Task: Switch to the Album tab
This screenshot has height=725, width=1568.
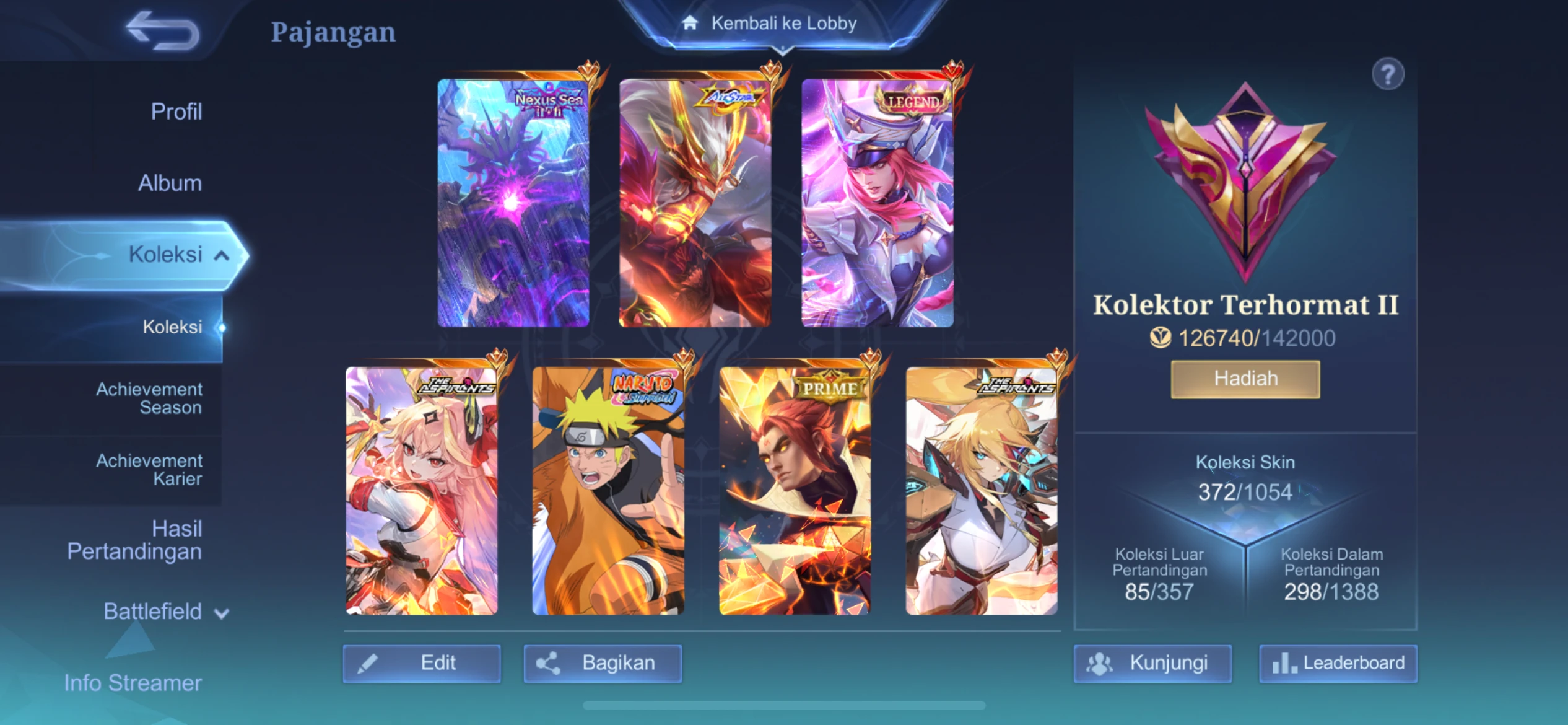Action: click(170, 183)
